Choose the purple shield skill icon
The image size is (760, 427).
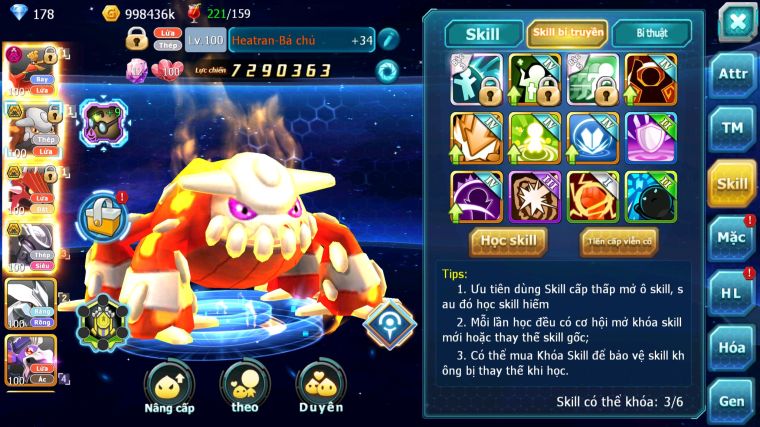pos(651,137)
